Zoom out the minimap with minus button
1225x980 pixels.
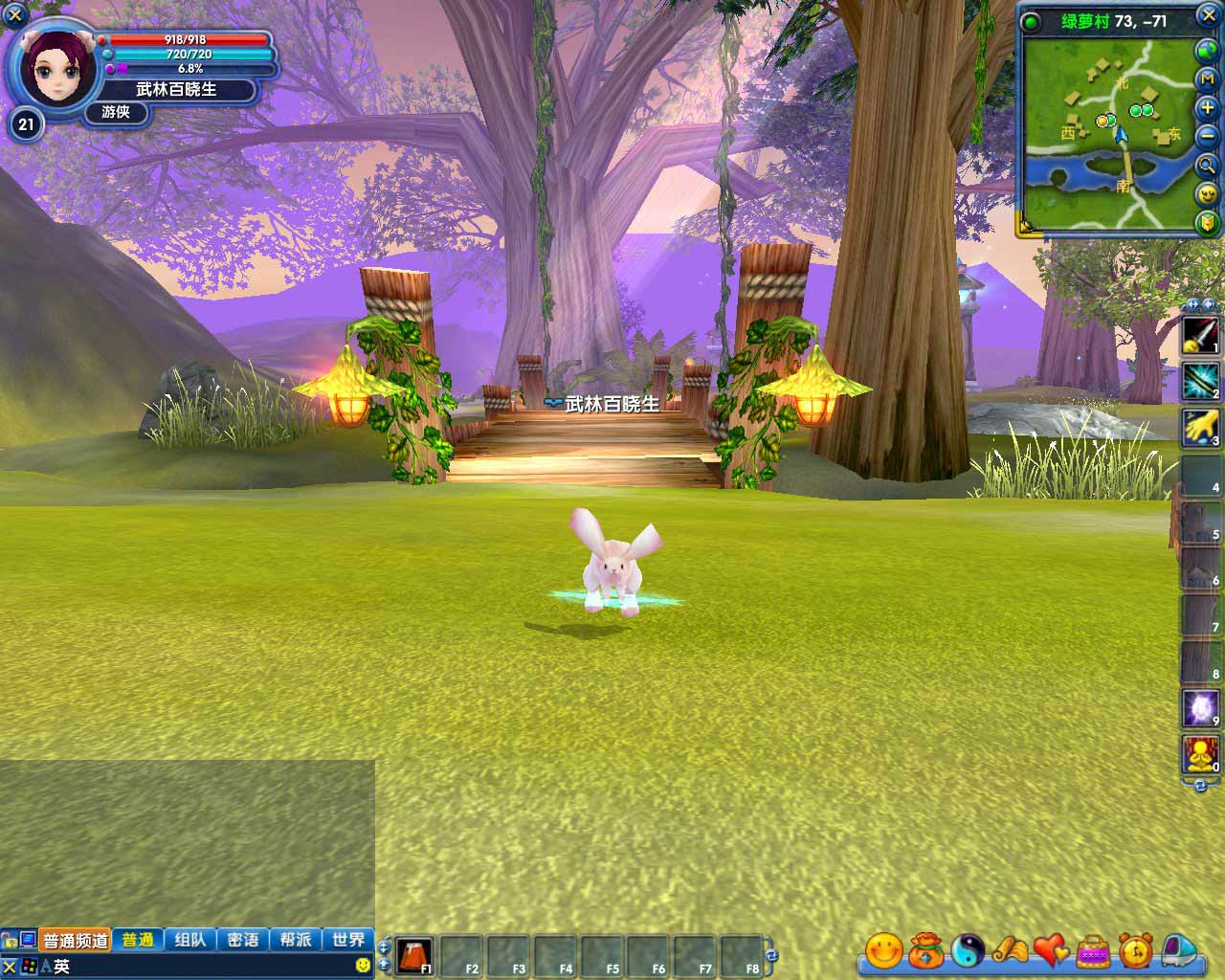(1208, 137)
